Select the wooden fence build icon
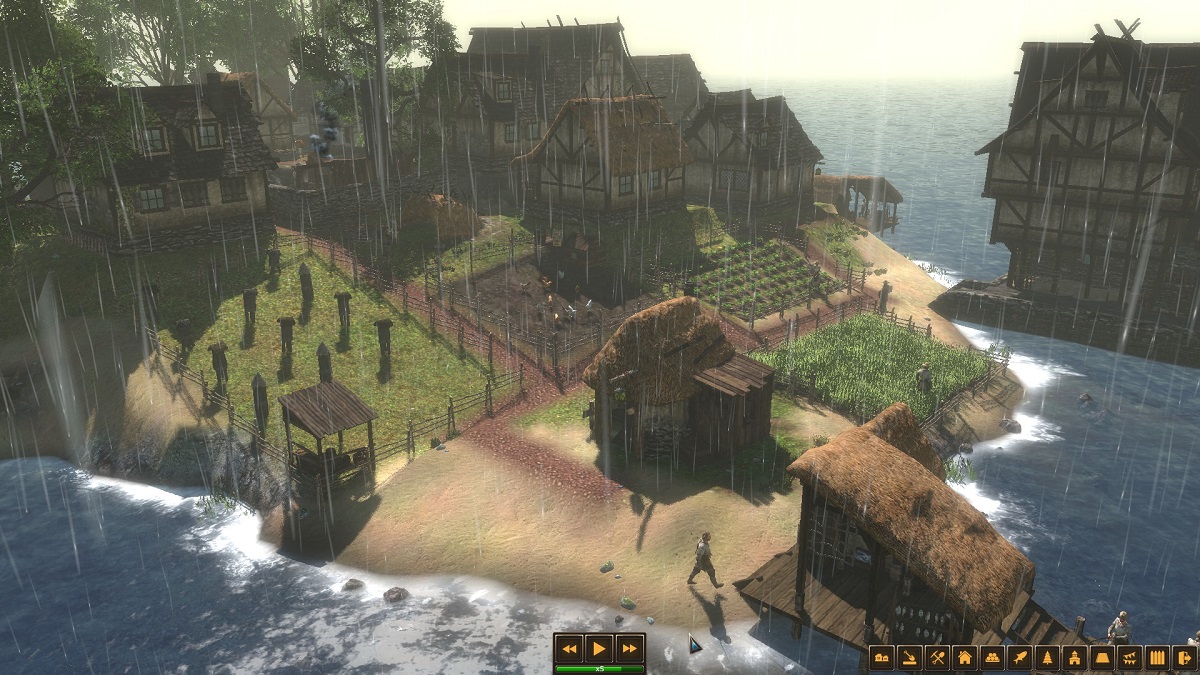The width and height of the screenshot is (1200, 675). pos(1157,658)
